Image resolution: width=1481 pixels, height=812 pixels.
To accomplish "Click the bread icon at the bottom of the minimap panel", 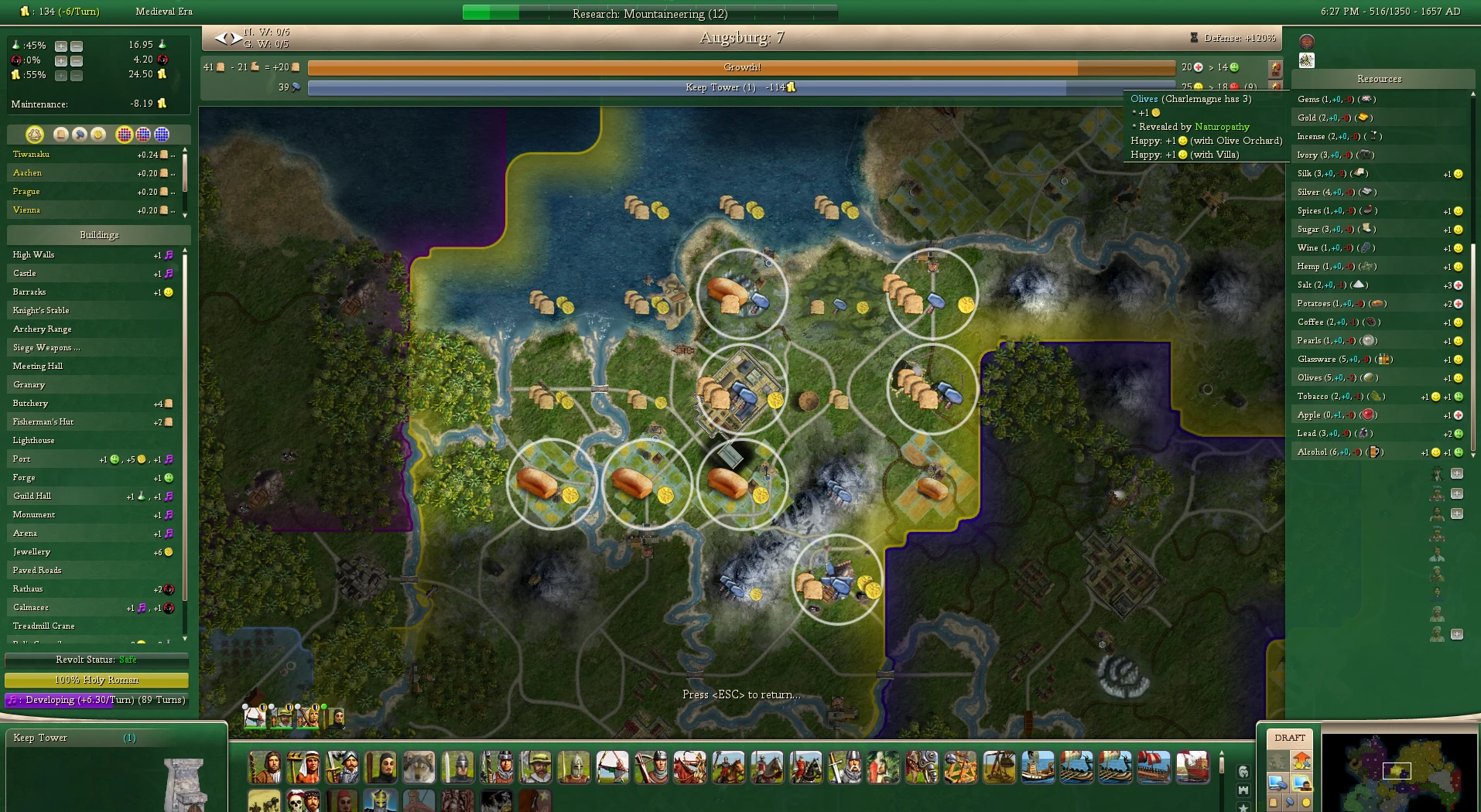I will (x=1274, y=803).
